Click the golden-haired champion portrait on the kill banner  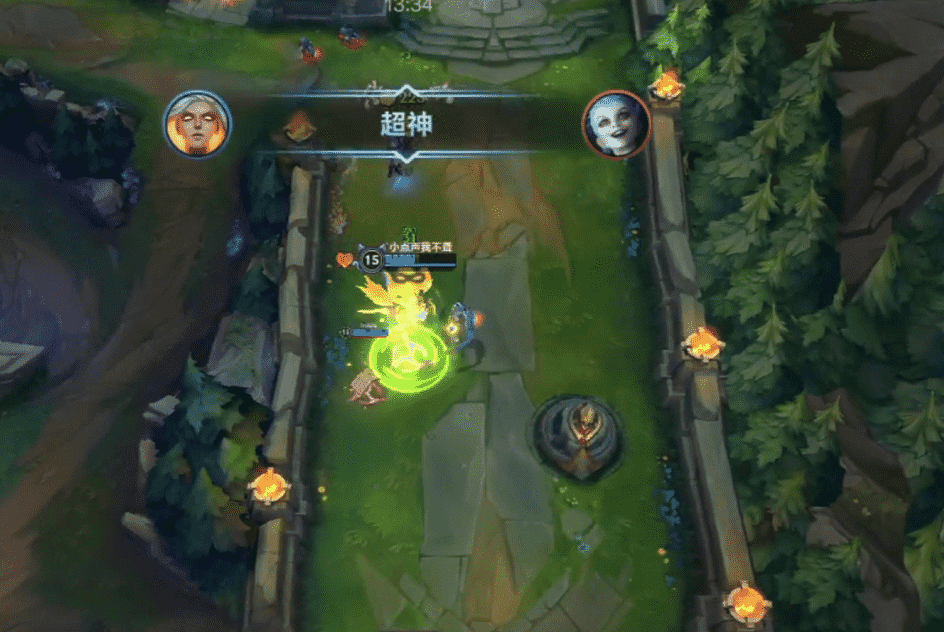(x=197, y=124)
